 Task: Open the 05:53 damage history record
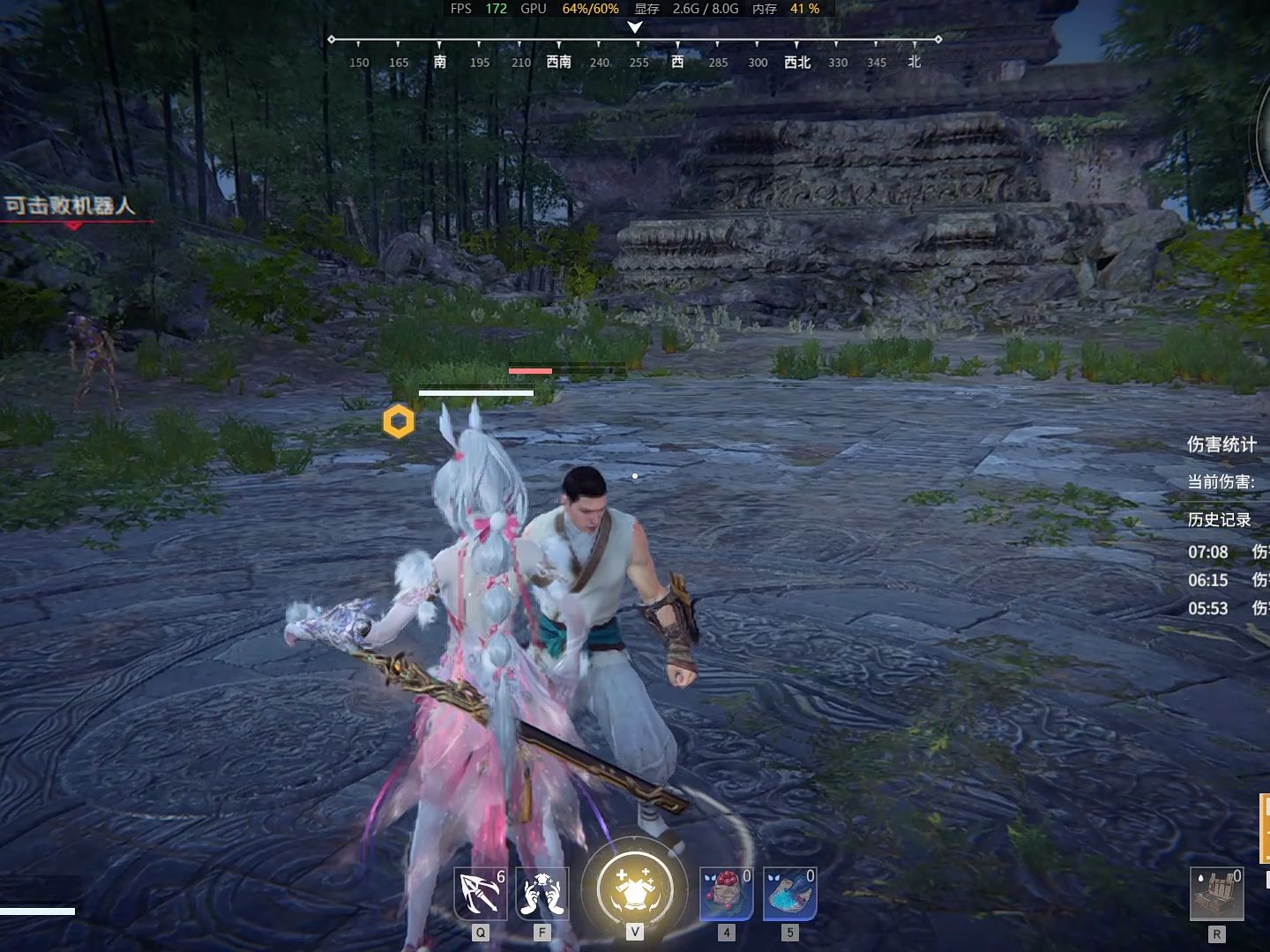[1228, 608]
